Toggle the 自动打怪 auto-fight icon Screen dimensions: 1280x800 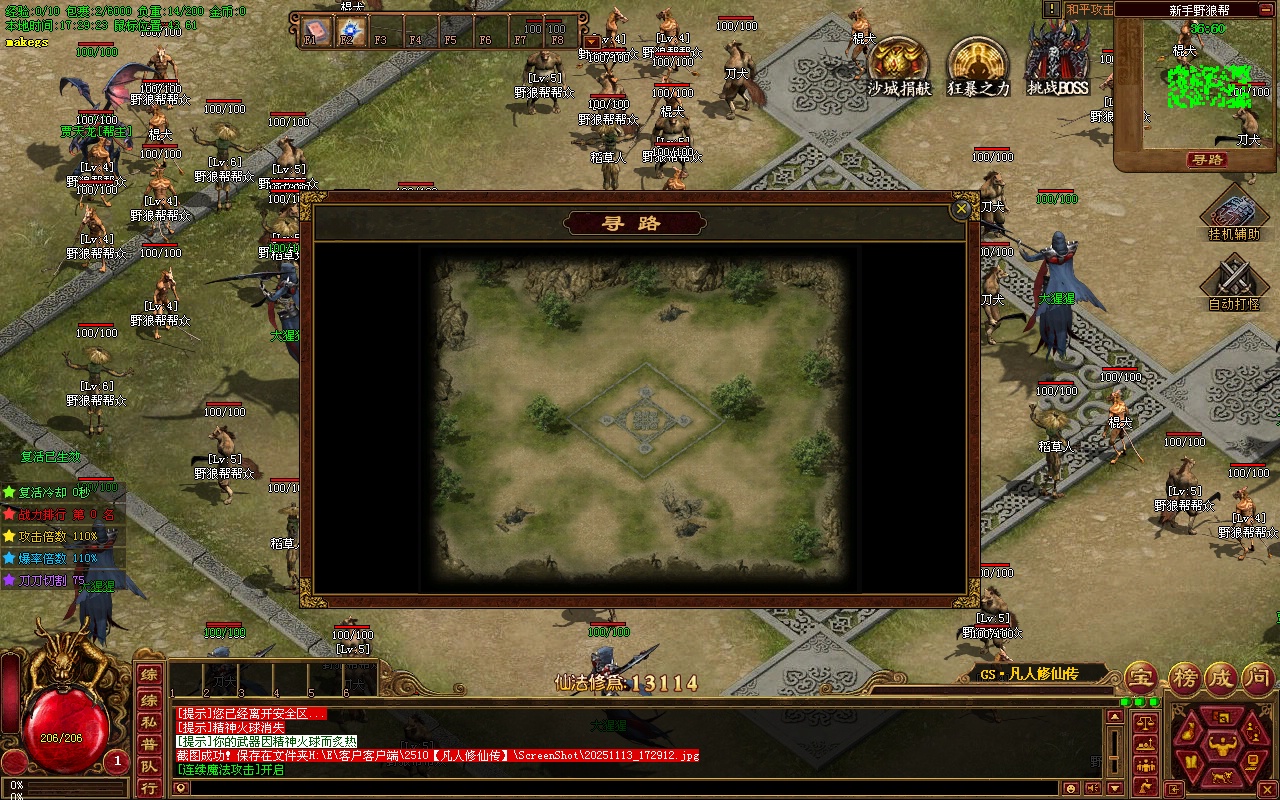click(x=1234, y=279)
